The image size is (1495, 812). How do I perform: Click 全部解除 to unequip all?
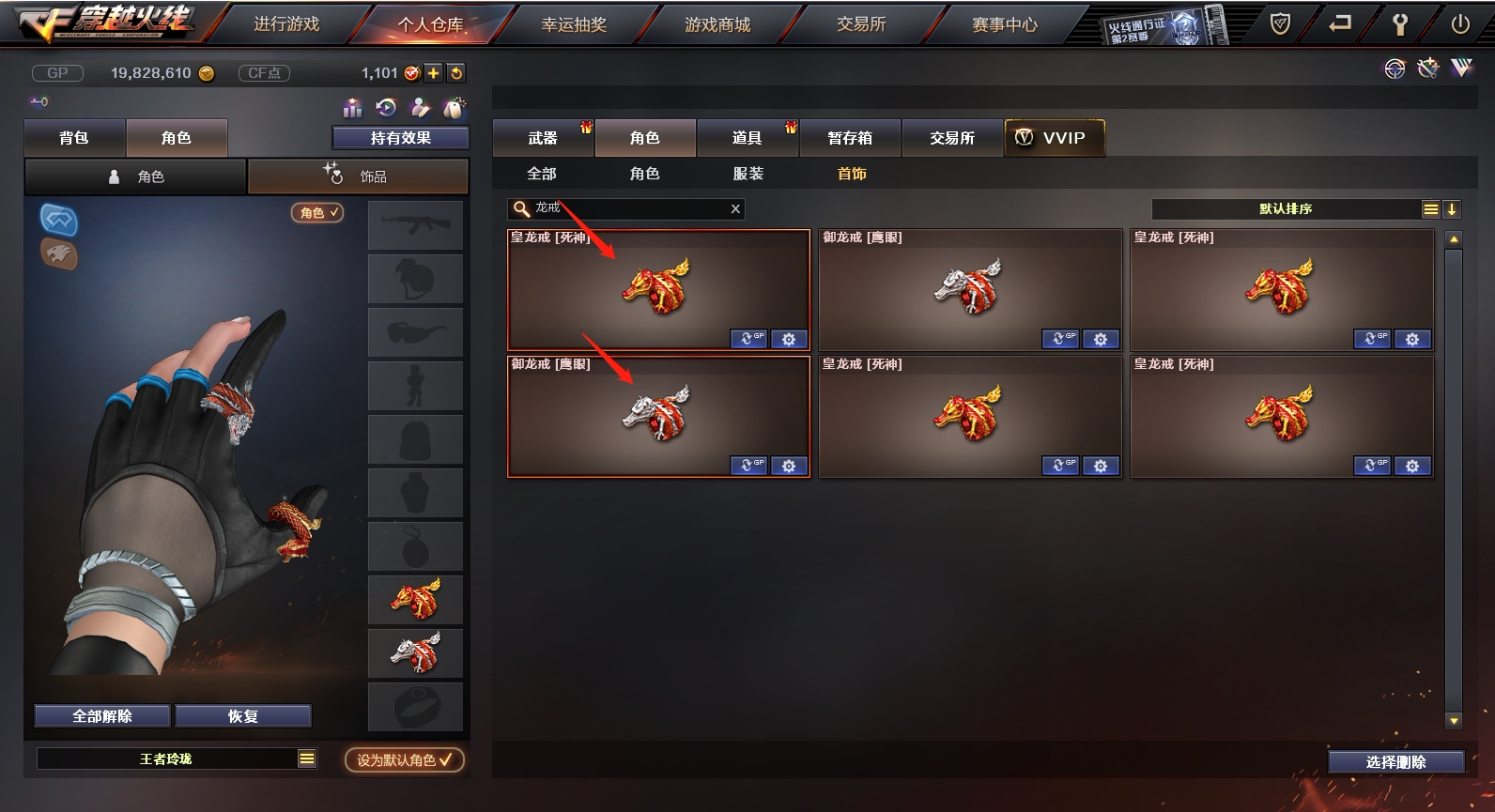coord(102,716)
